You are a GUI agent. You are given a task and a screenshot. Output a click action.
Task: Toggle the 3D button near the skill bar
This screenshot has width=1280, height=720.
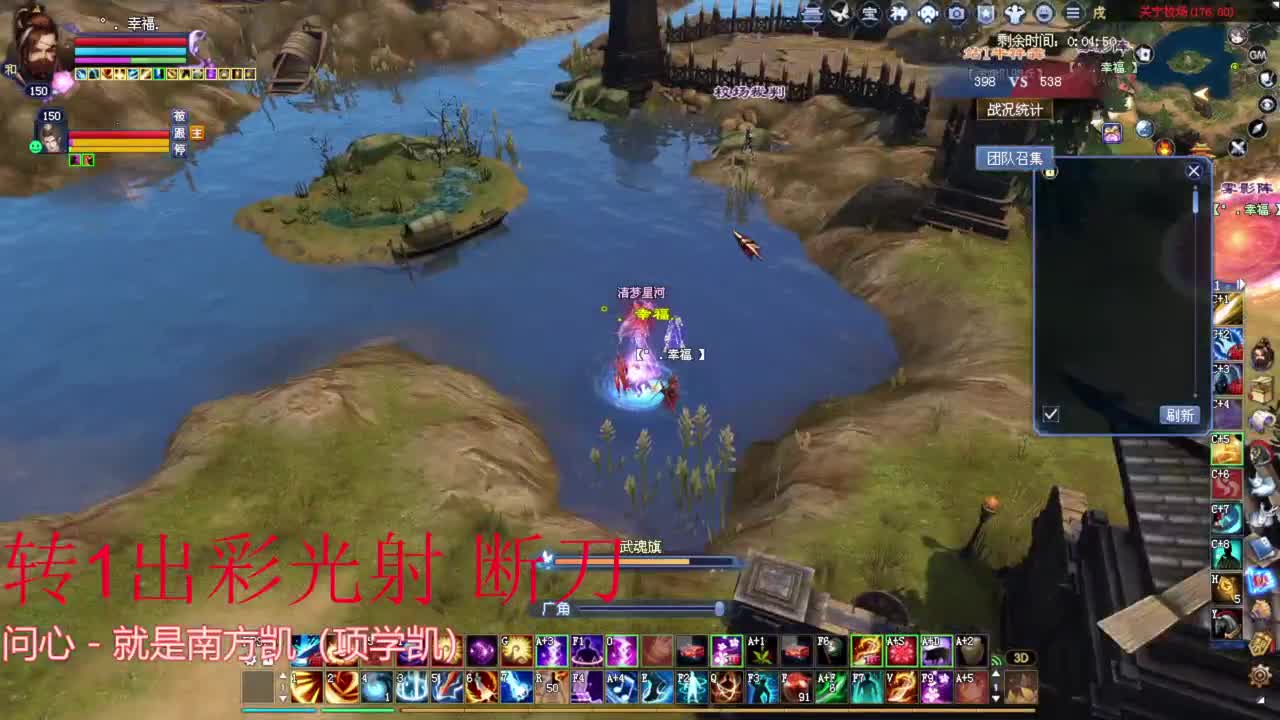tap(1022, 657)
